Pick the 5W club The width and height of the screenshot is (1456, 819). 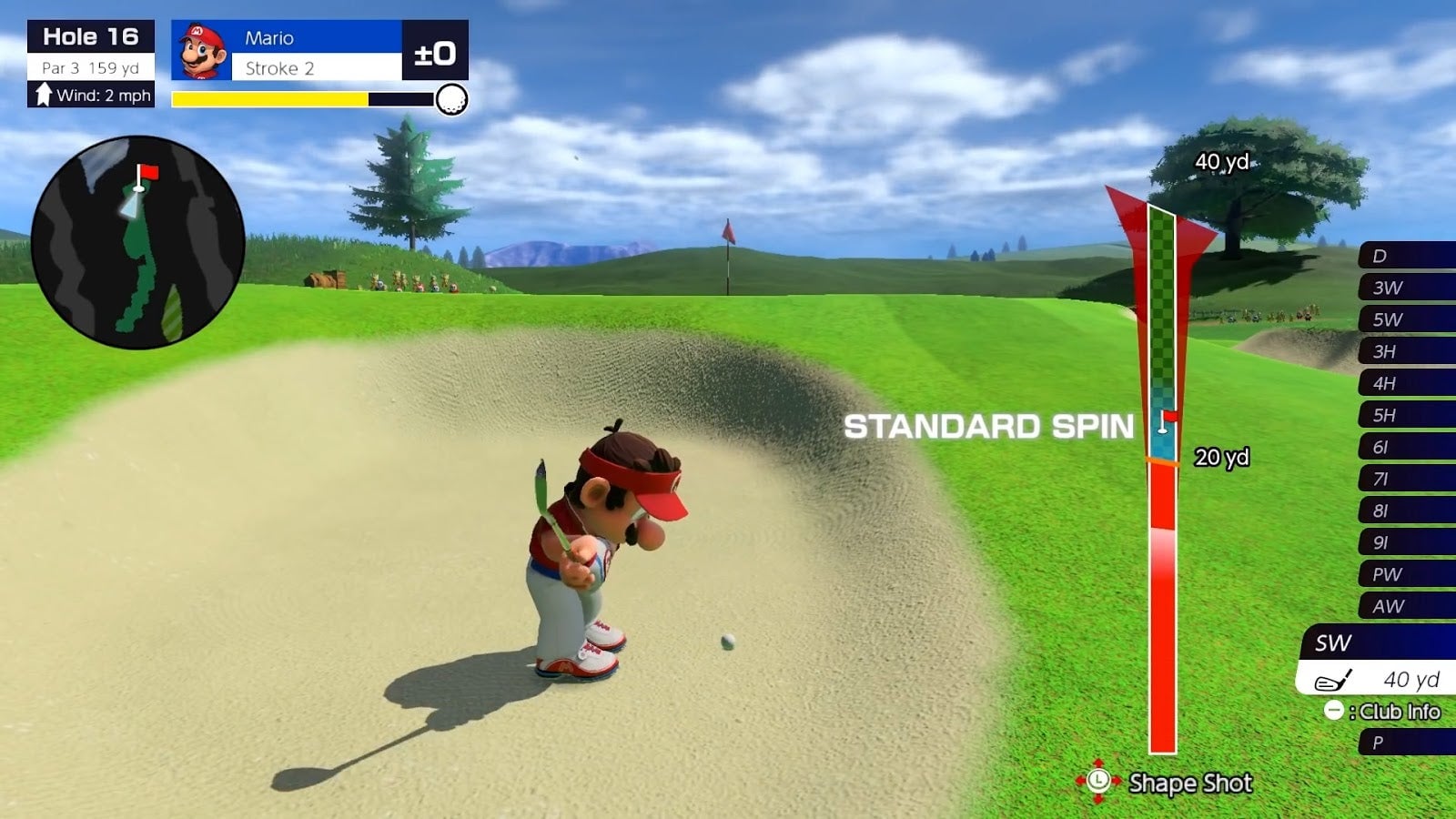pyautogui.click(x=1407, y=319)
